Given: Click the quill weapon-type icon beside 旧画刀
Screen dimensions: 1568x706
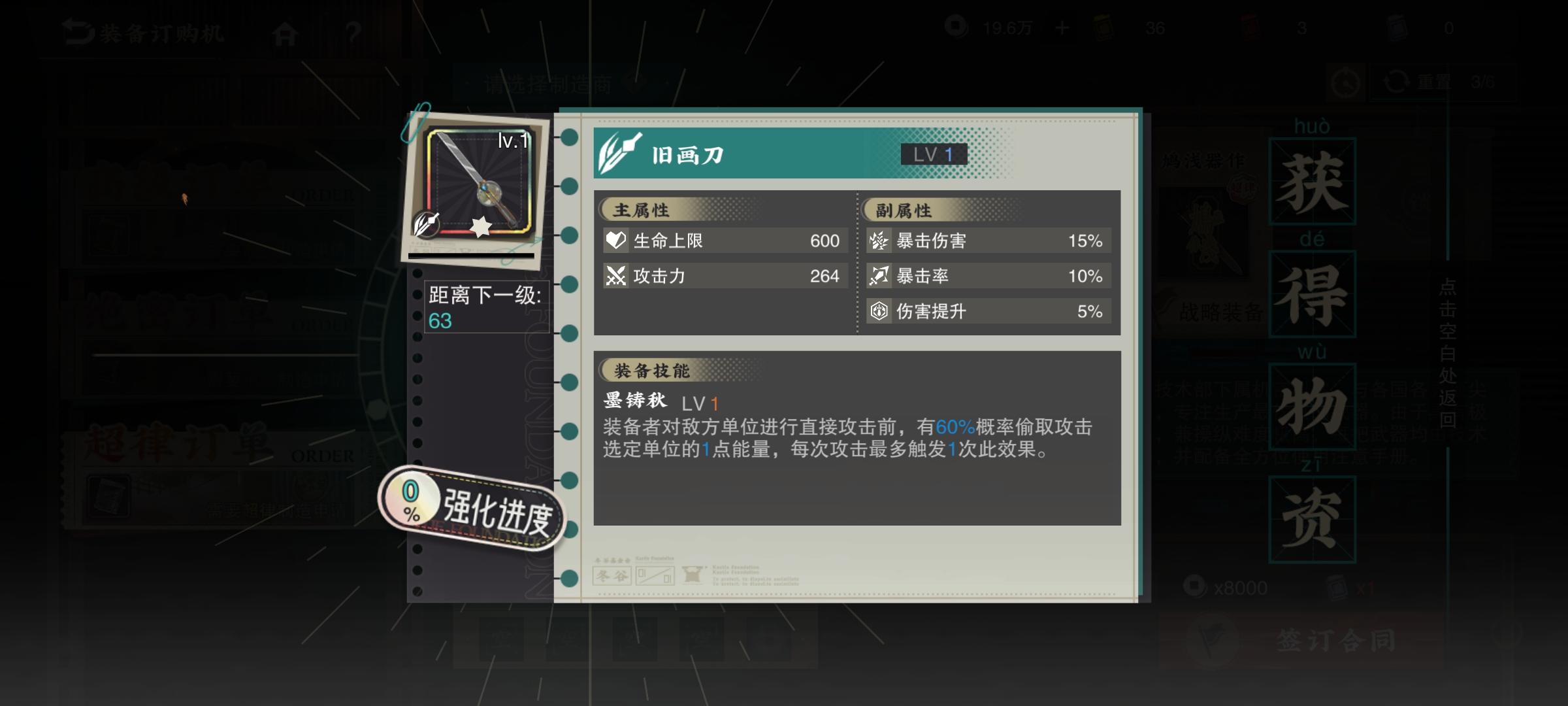Looking at the screenshot, I should point(618,152).
